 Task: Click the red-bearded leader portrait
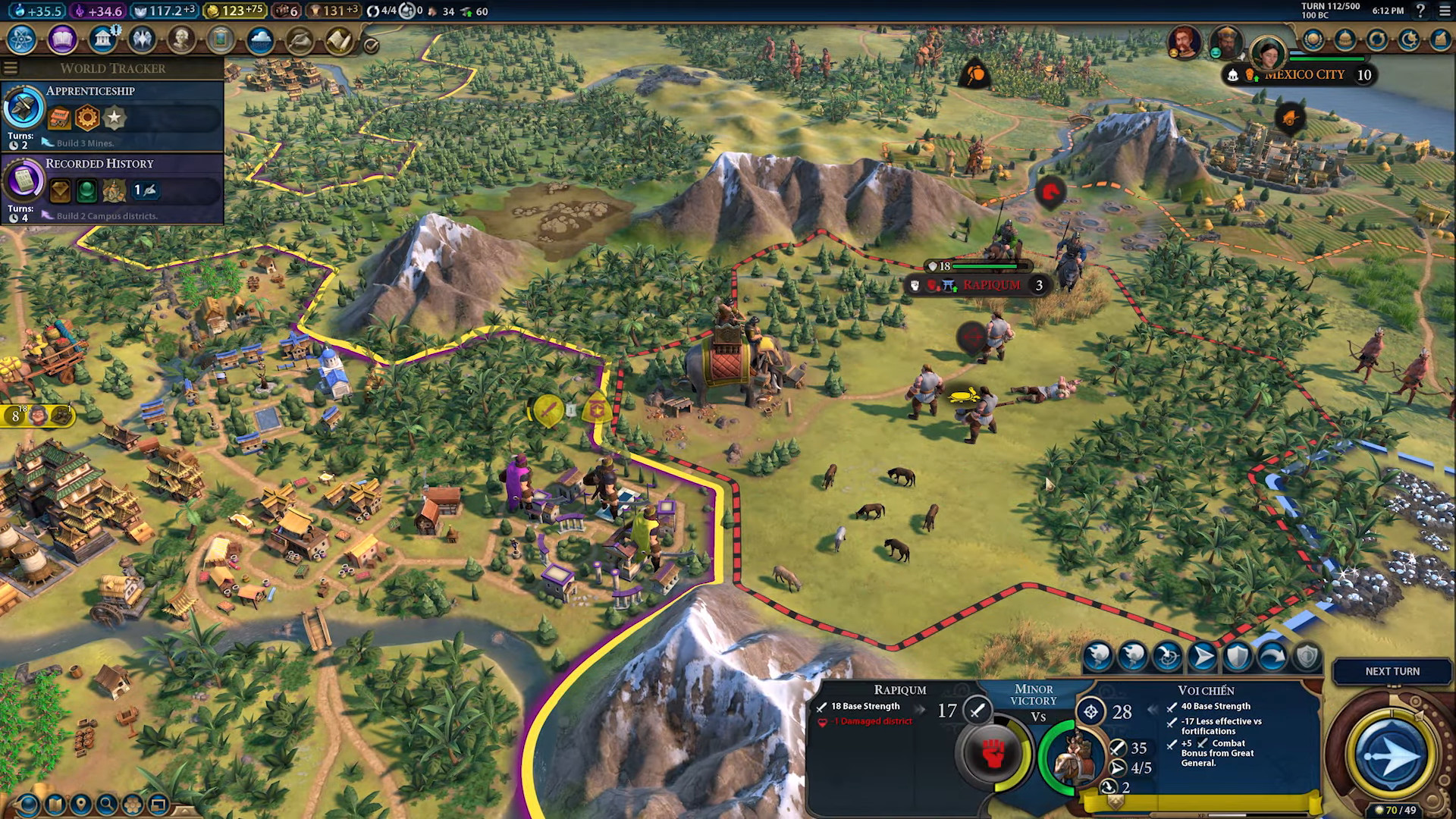(x=1184, y=42)
